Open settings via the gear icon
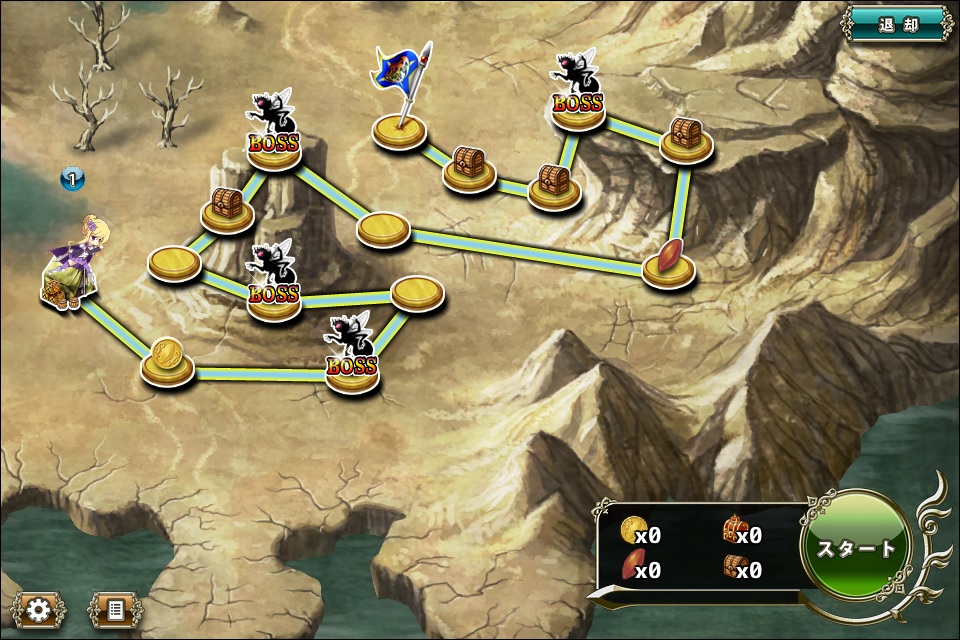The height and width of the screenshot is (640, 960). 39,609
